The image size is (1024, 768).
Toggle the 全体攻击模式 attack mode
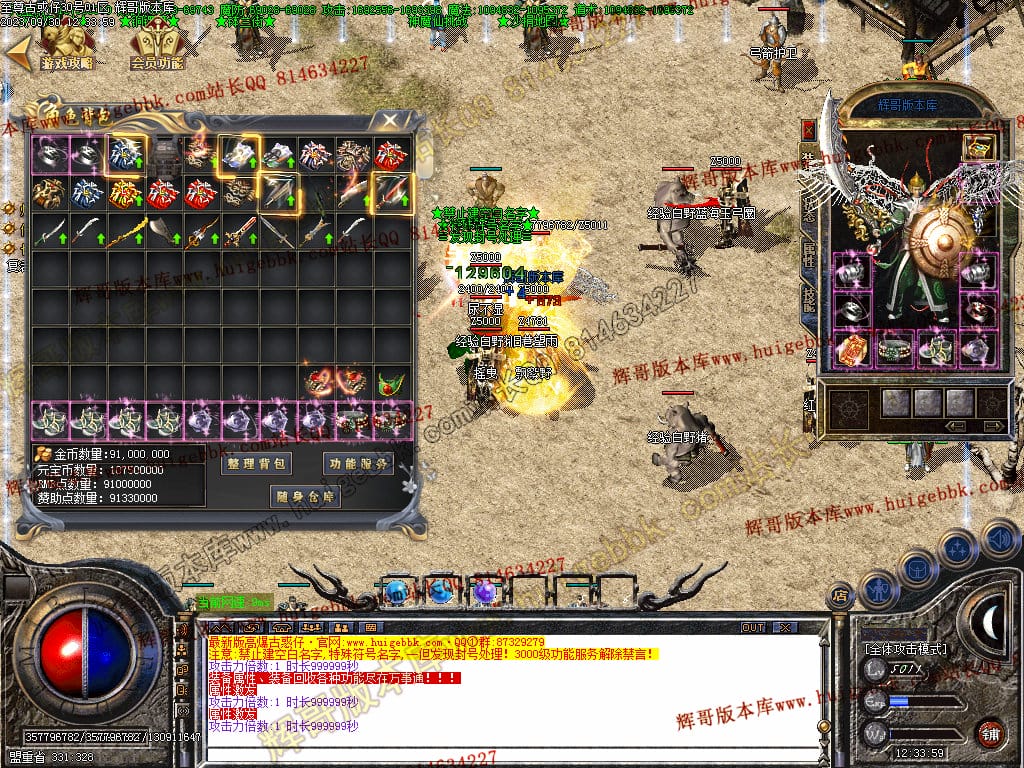point(905,648)
